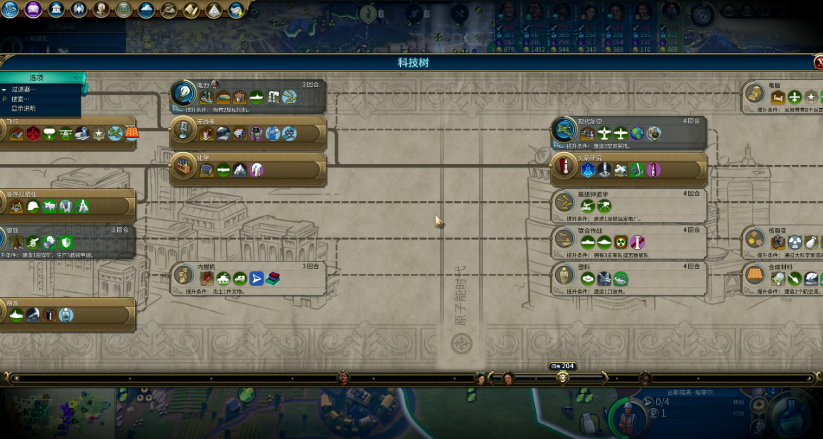Close the tech tree window
The height and width of the screenshot is (439, 823).
pyautogui.click(x=817, y=62)
